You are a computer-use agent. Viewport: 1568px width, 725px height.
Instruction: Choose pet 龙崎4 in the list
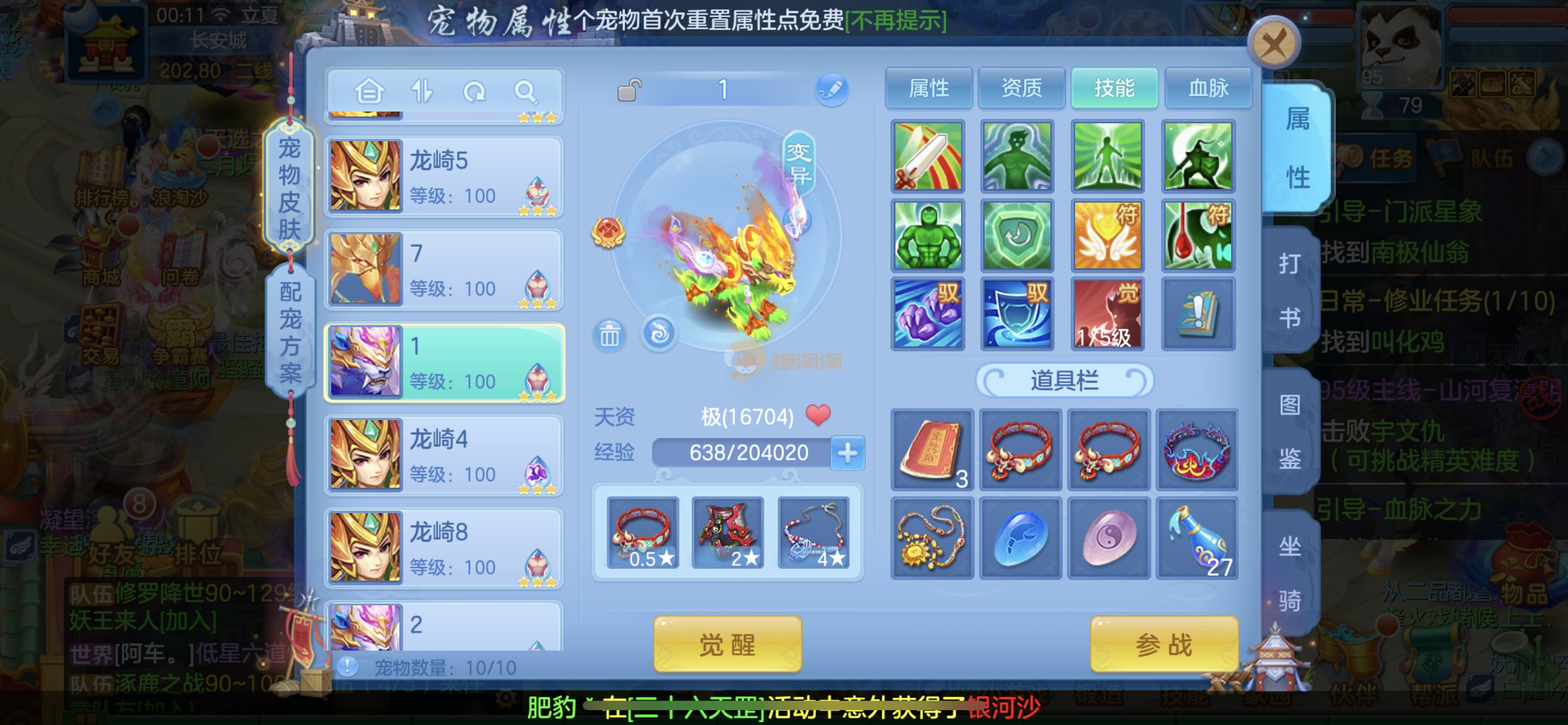pyautogui.click(x=443, y=455)
